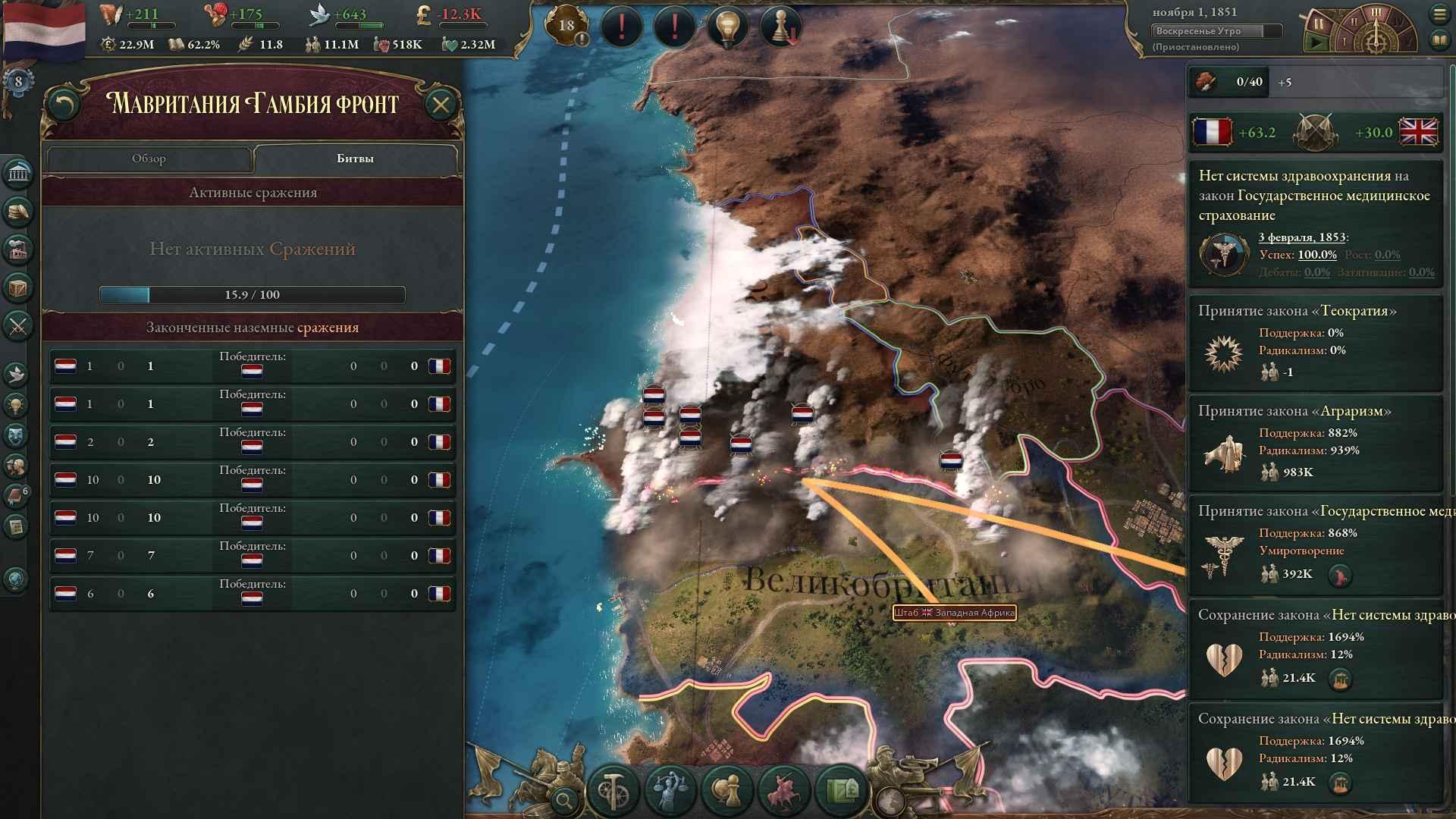Open the game menu with three-line icon
The image size is (1456, 819).
point(1439,14)
